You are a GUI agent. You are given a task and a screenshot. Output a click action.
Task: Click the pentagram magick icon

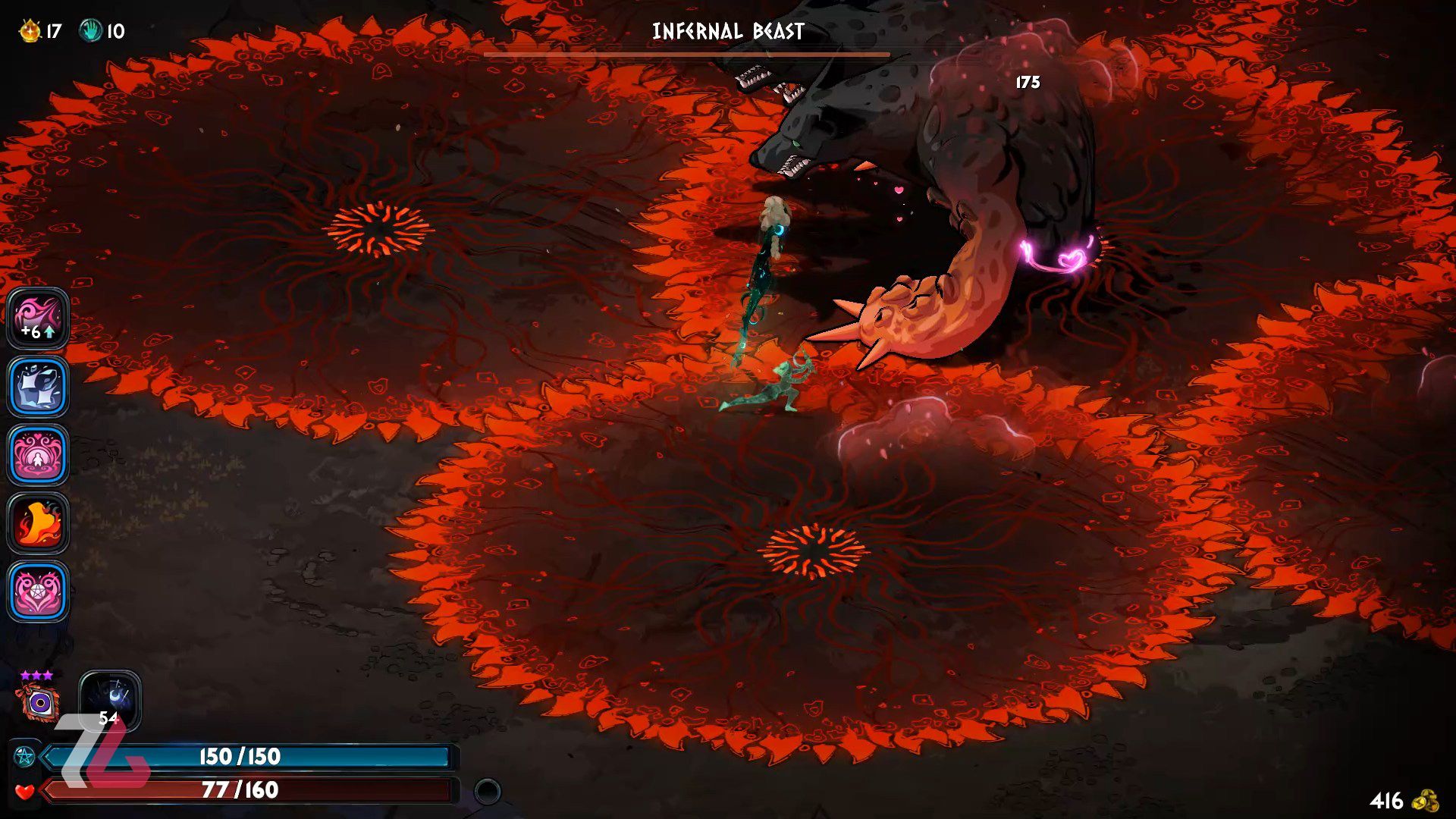tap(24, 756)
